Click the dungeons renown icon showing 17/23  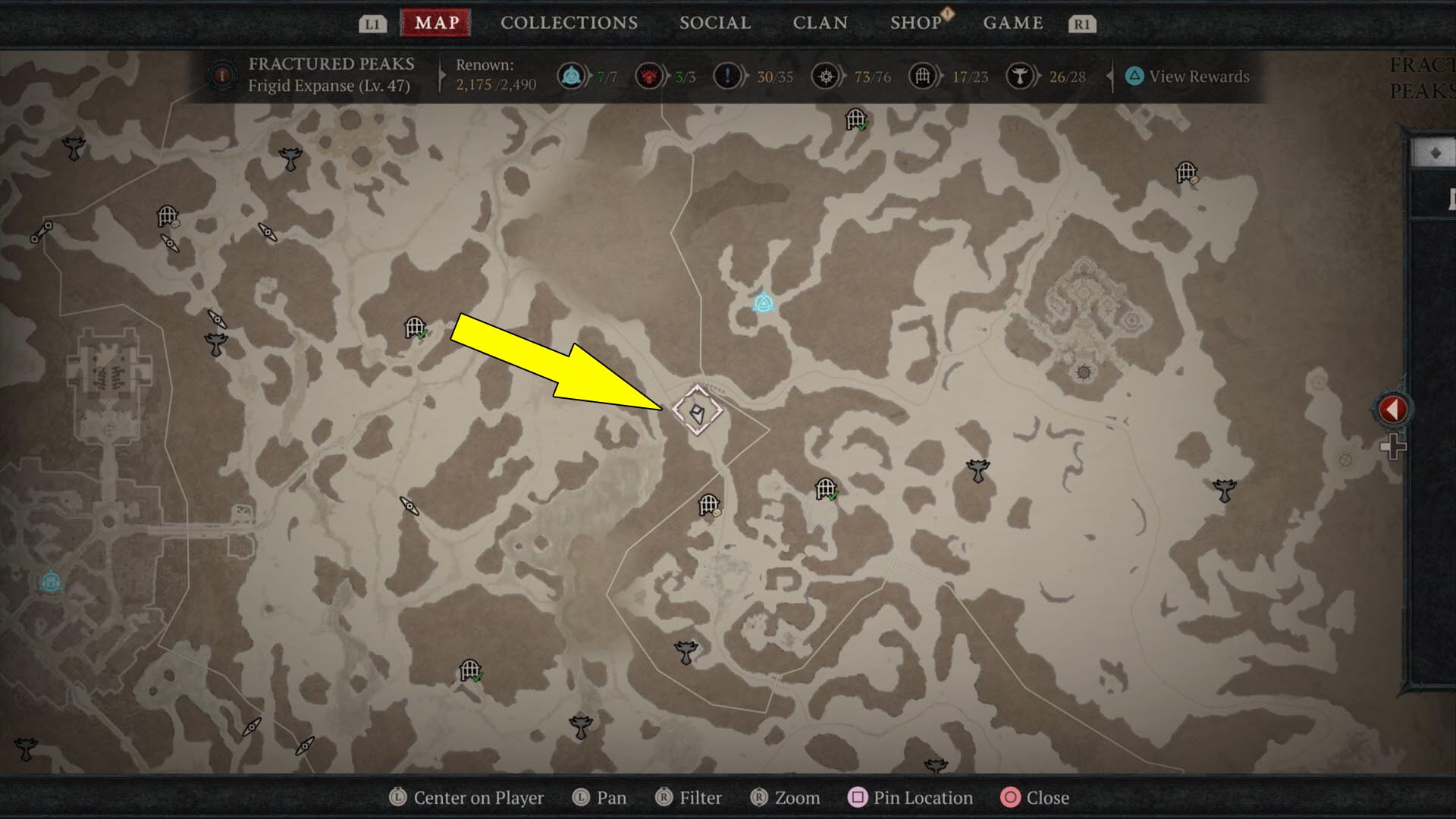924,76
